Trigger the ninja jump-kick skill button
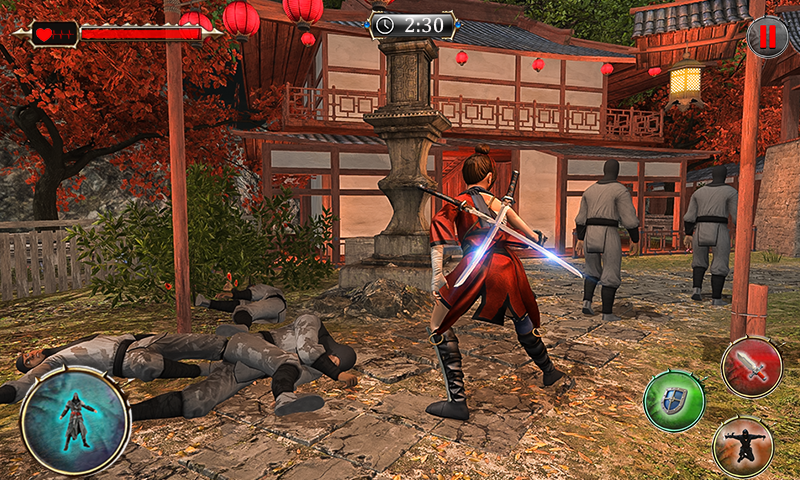The height and width of the screenshot is (480, 800). [x=742, y=446]
